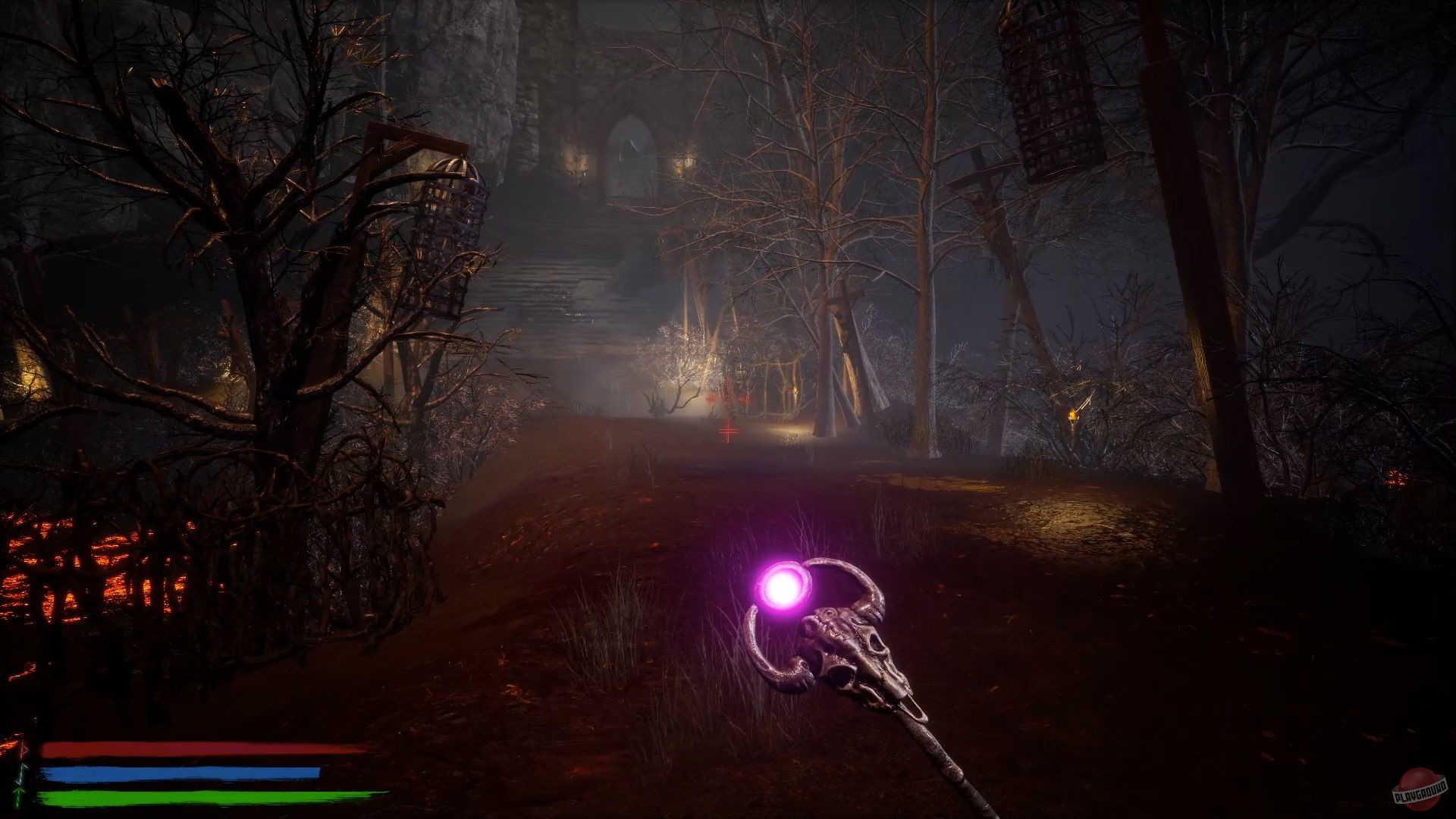Click the arrow rune beside the stamina bar
Image resolution: width=1456 pixels, height=819 pixels.
pyautogui.click(x=19, y=796)
